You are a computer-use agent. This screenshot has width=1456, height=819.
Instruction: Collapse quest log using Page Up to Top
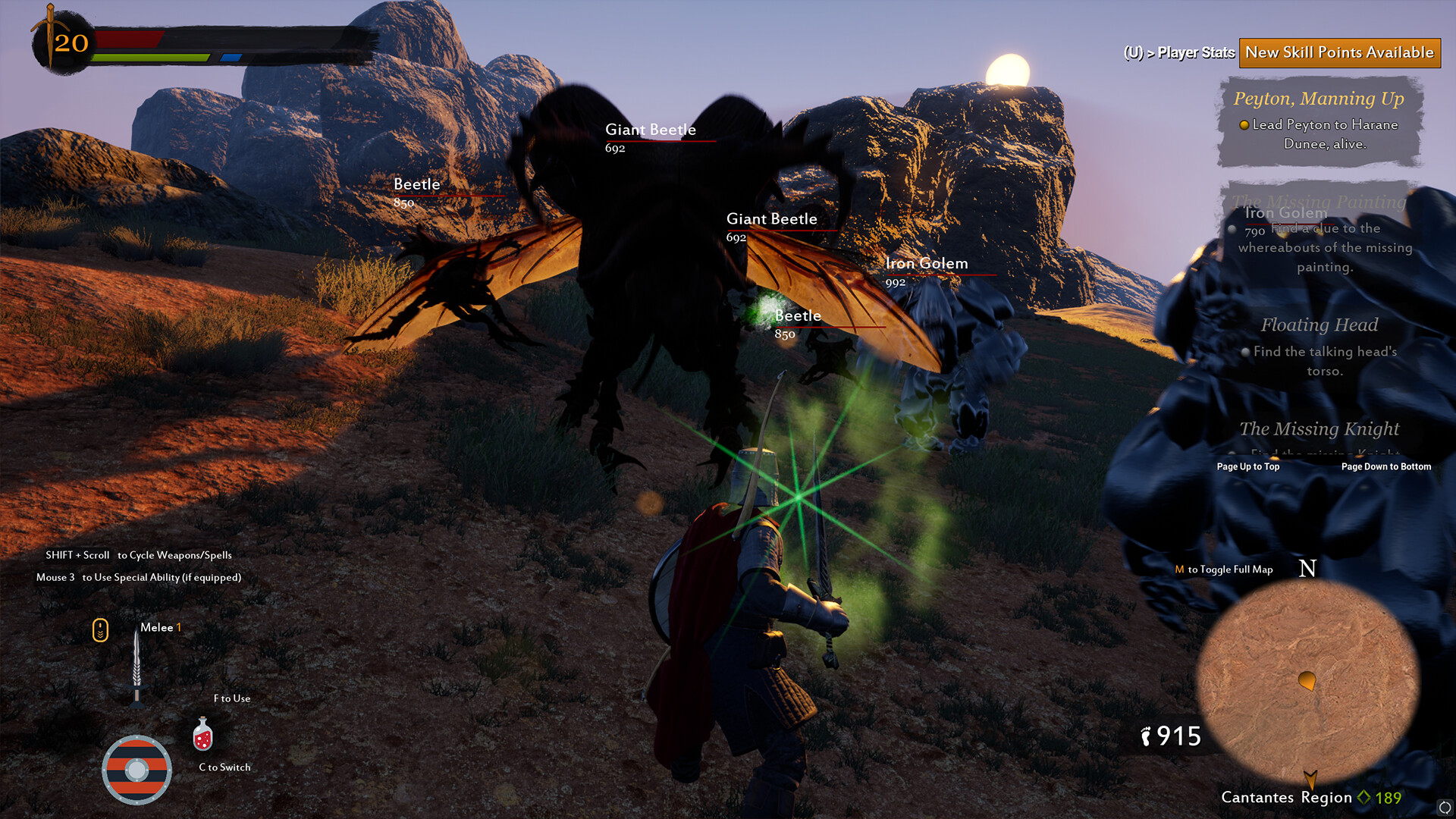pyautogui.click(x=1247, y=467)
